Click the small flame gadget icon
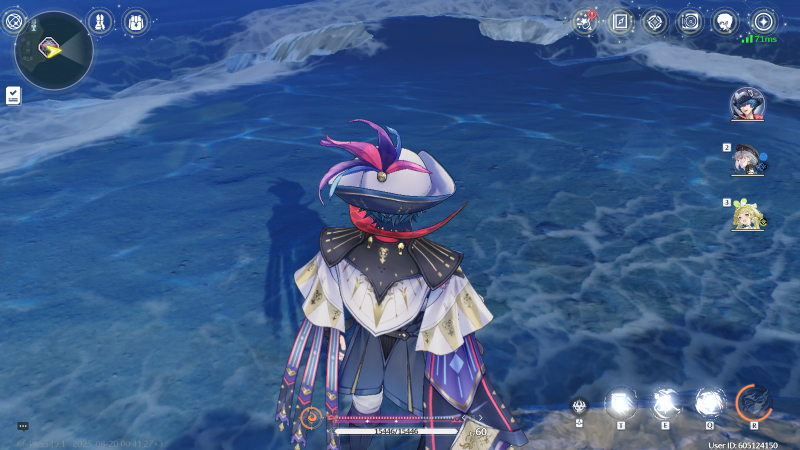800x450 pixels. [580, 406]
